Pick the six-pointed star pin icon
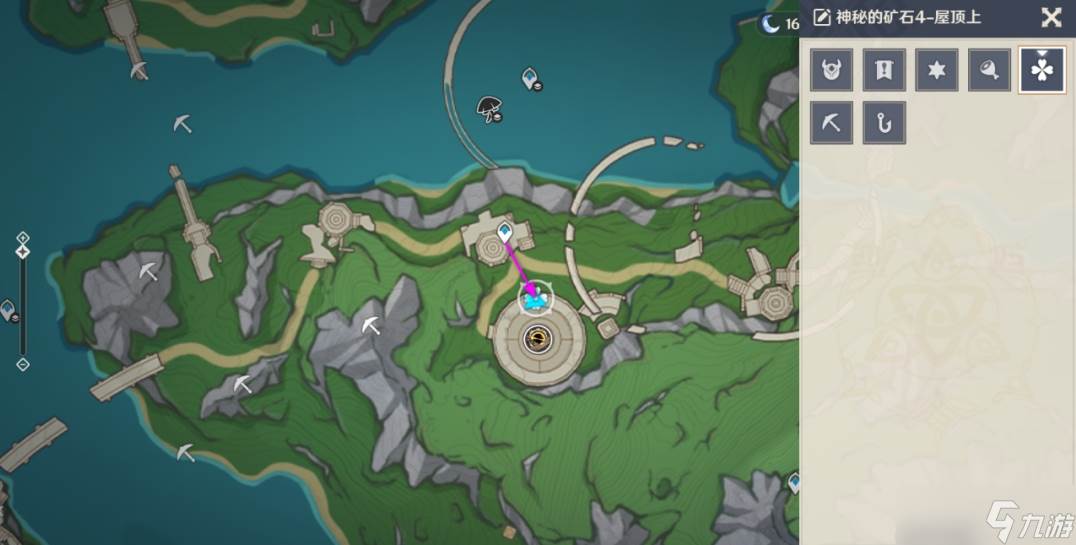 point(936,70)
